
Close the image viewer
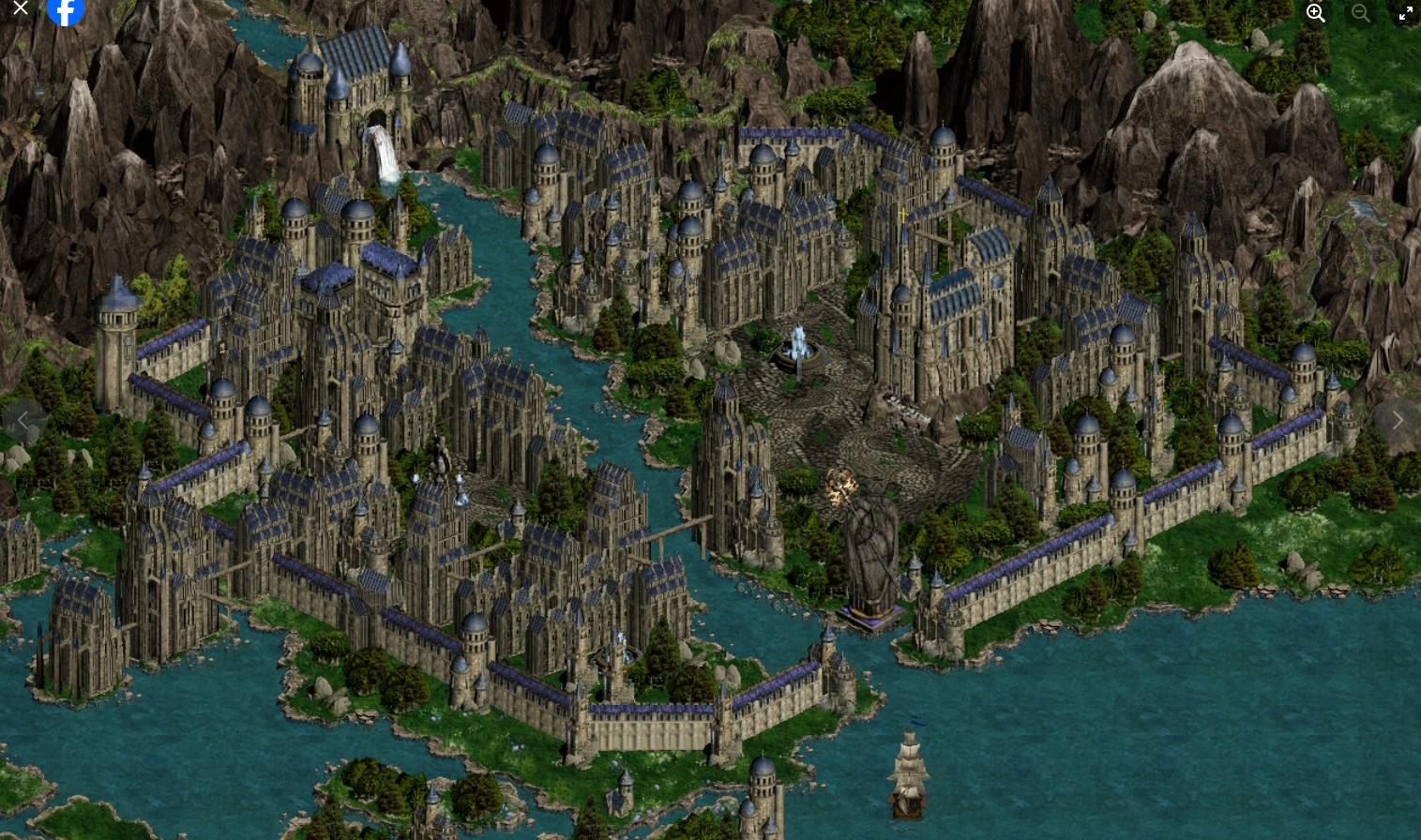(21, 7)
